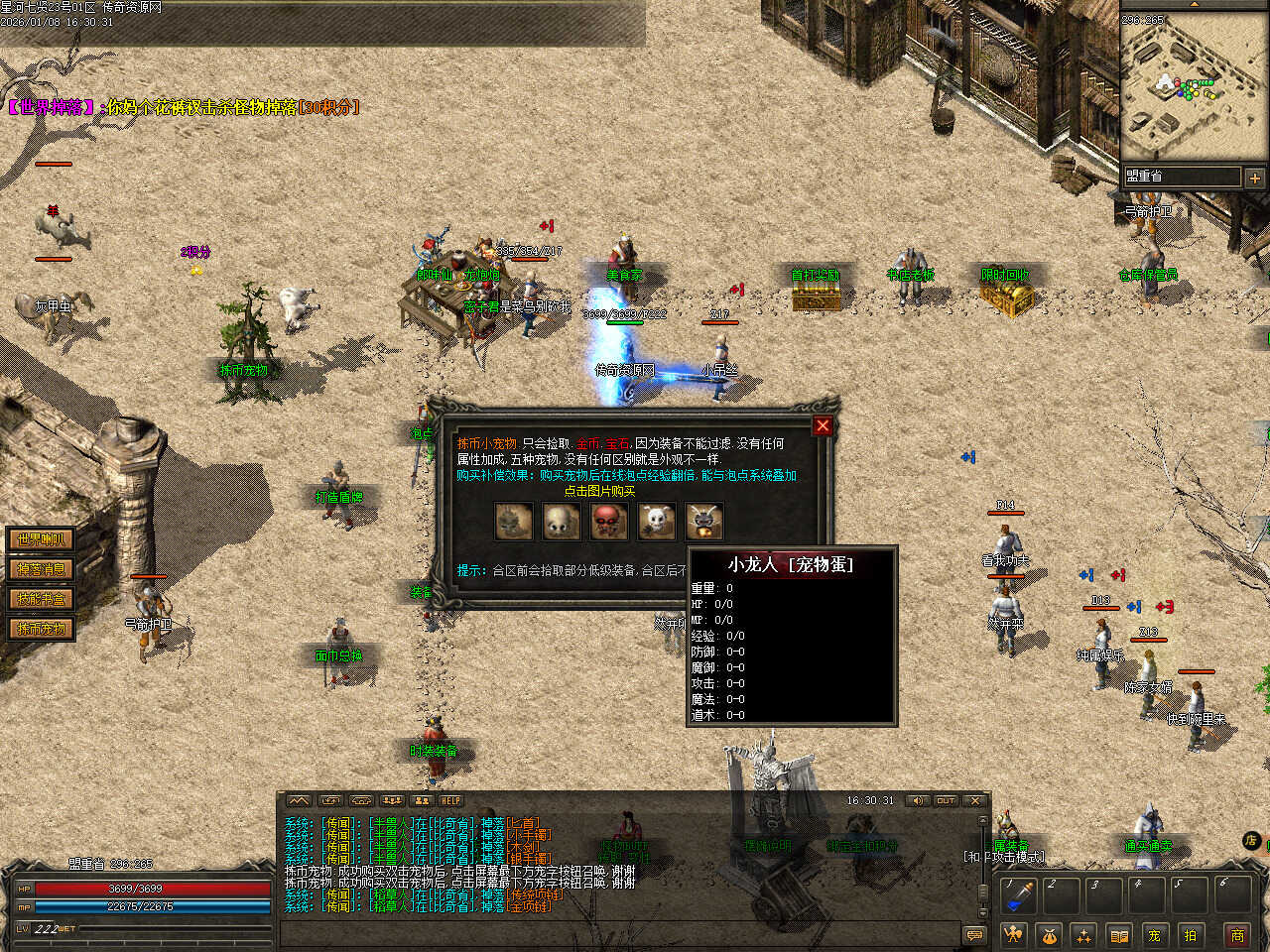Open the auction 拍 button
The image size is (1270, 952).
click(x=1190, y=934)
